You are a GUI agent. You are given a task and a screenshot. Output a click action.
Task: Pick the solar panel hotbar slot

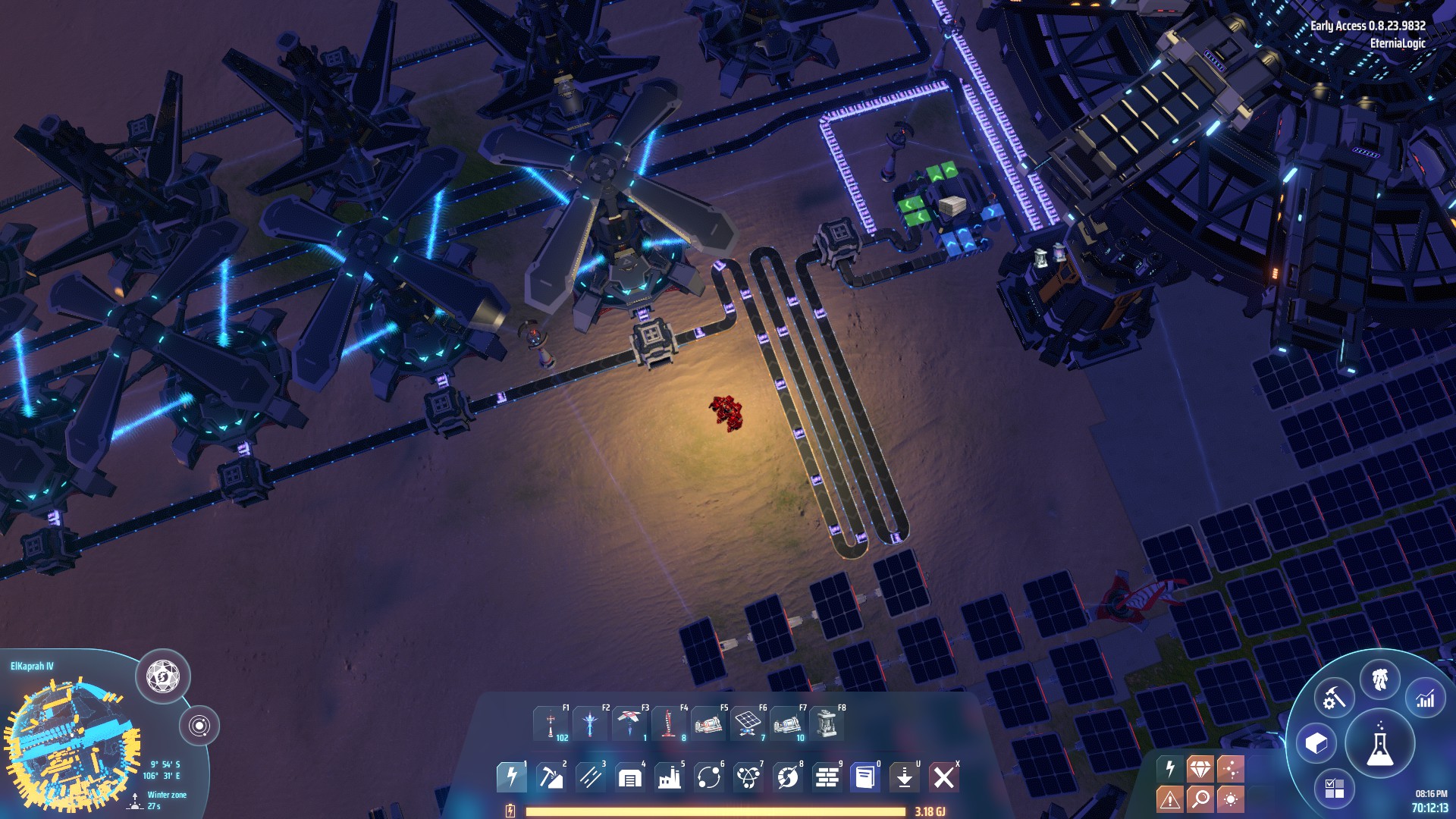tap(748, 724)
